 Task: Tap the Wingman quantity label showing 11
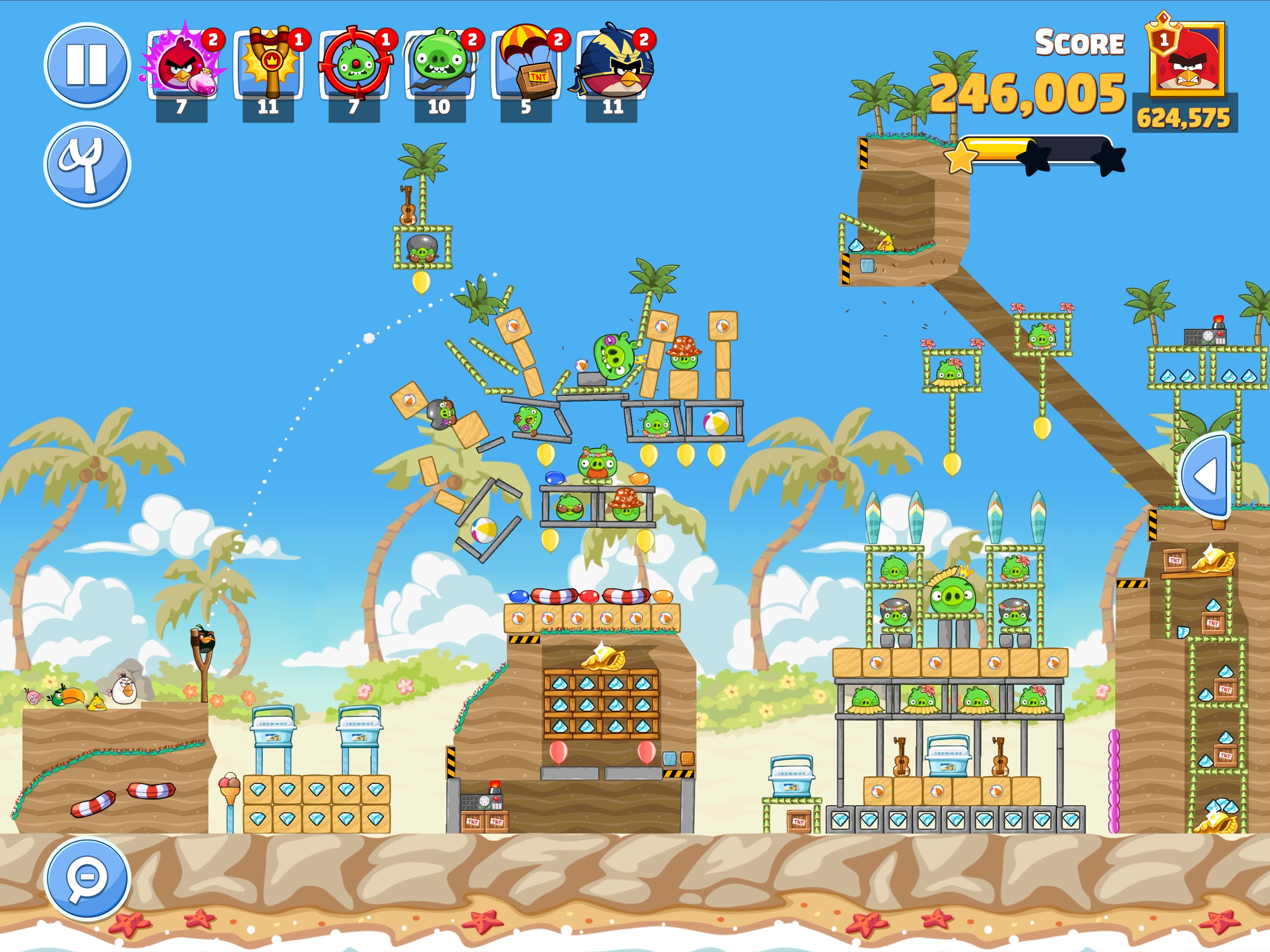coord(612,107)
